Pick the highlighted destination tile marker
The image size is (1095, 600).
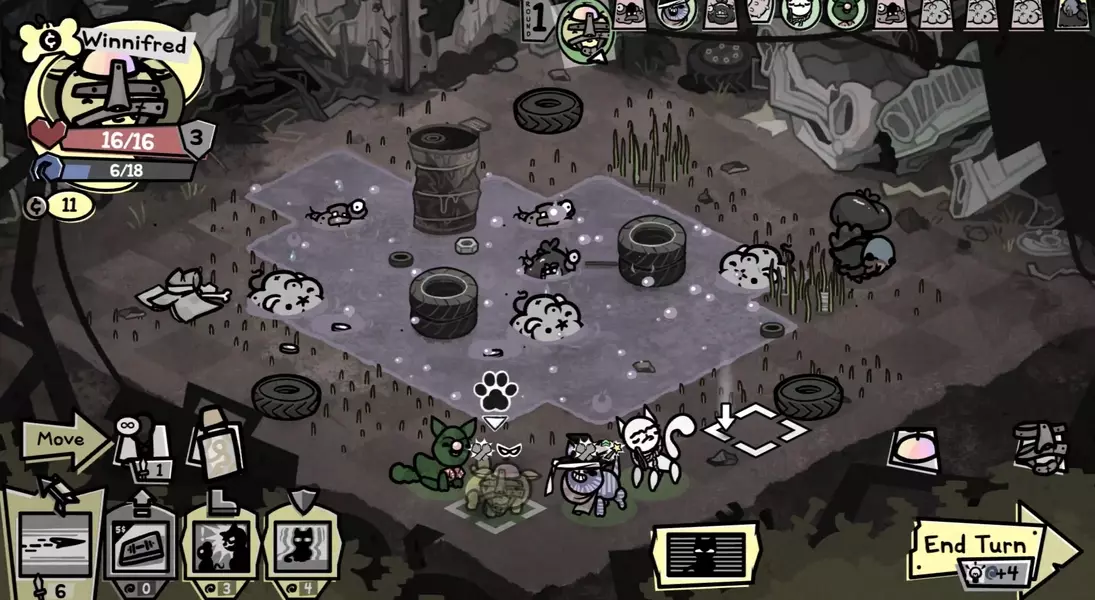point(756,431)
